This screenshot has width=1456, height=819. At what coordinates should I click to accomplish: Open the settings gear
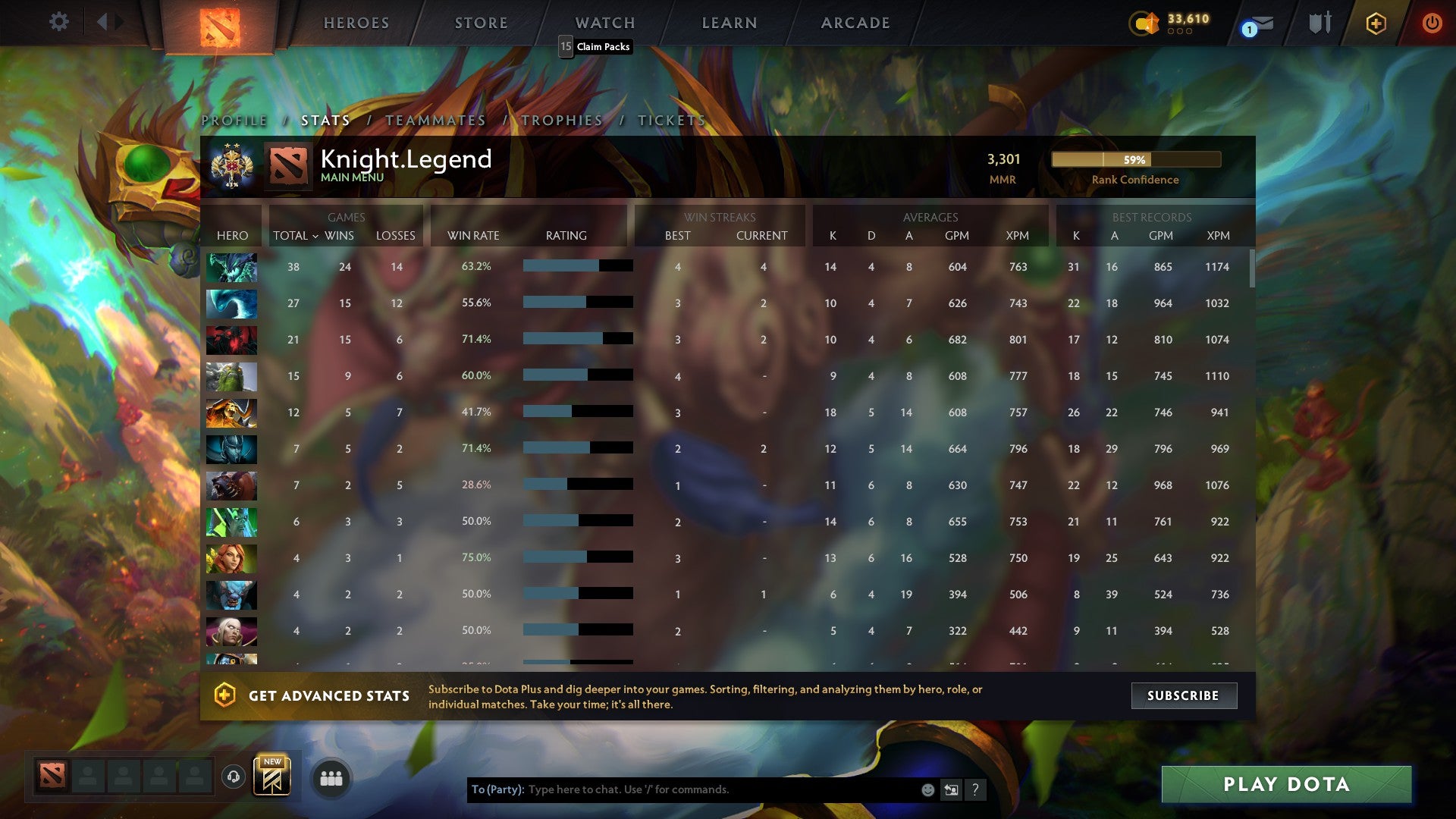[x=59, y=22]
